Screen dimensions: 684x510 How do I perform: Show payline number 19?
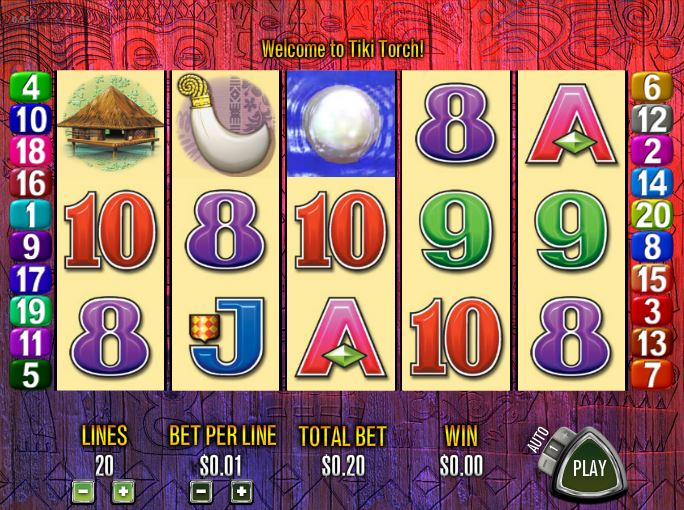coord(30,311)
